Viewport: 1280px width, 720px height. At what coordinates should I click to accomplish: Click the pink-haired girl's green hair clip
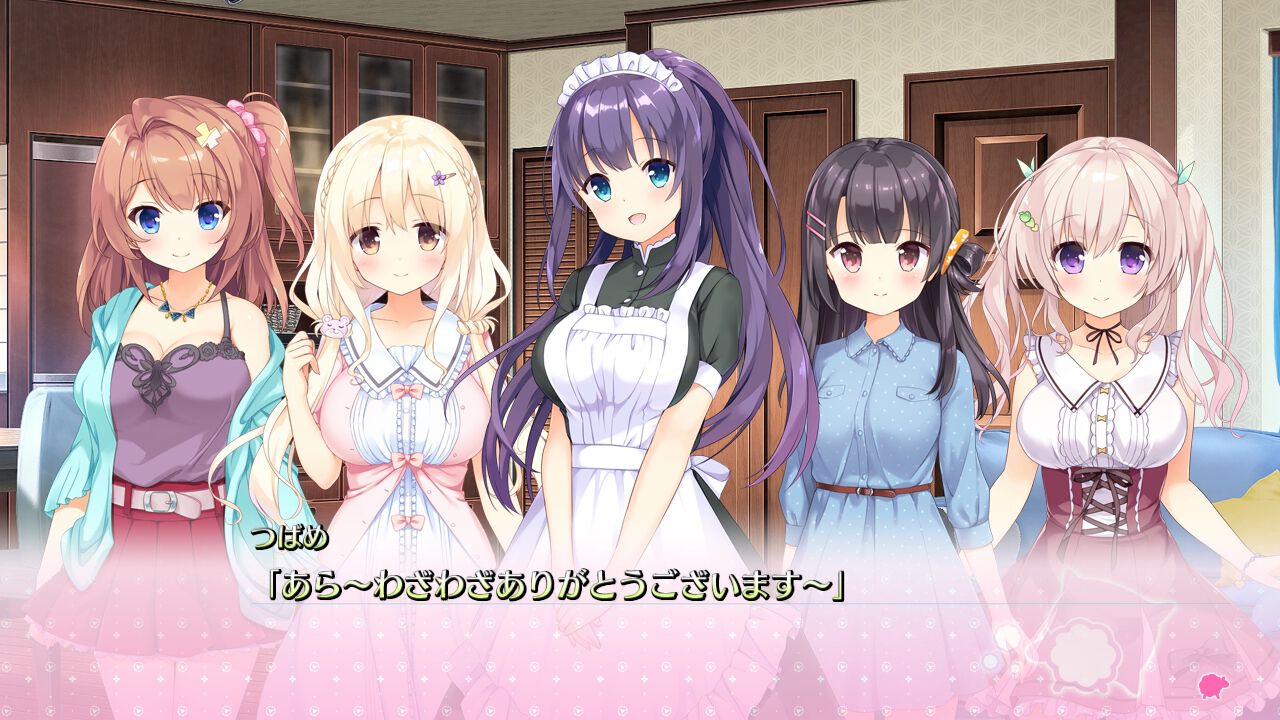(x=1031, y=221)
